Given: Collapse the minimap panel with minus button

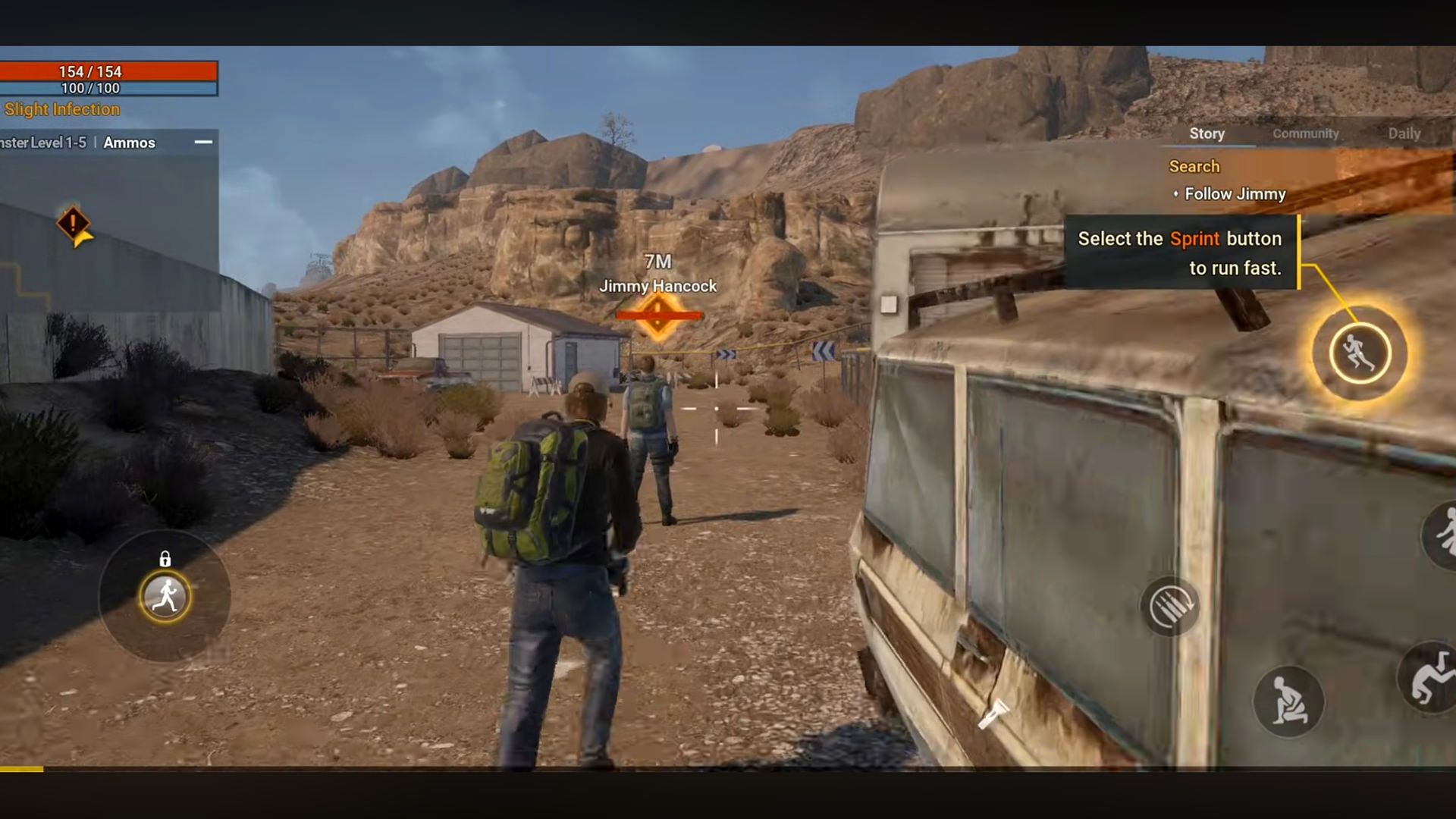Looking at the screenshot, I should click(203, 142).
